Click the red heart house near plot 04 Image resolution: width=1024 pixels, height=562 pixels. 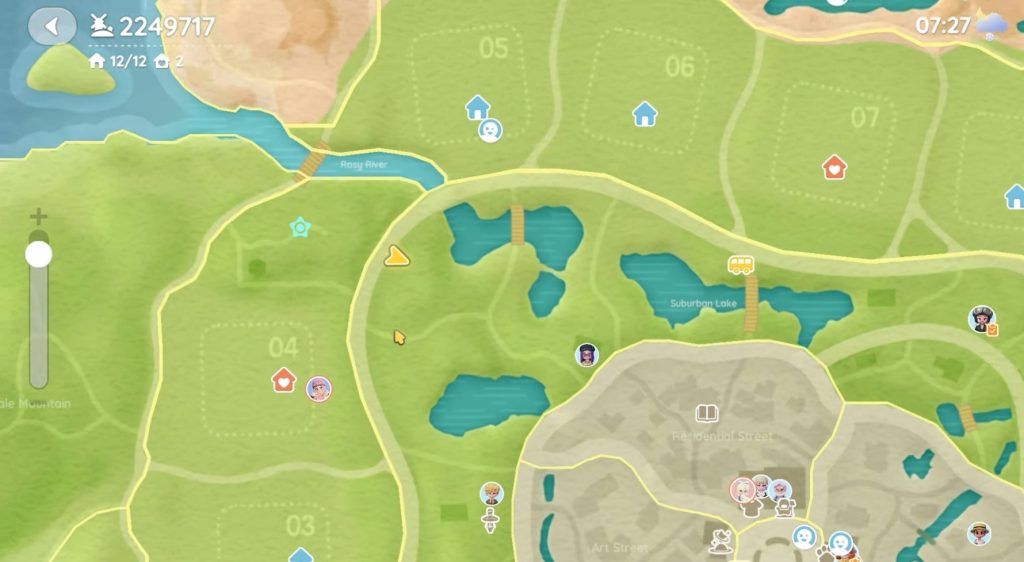[x=284, y=380]
